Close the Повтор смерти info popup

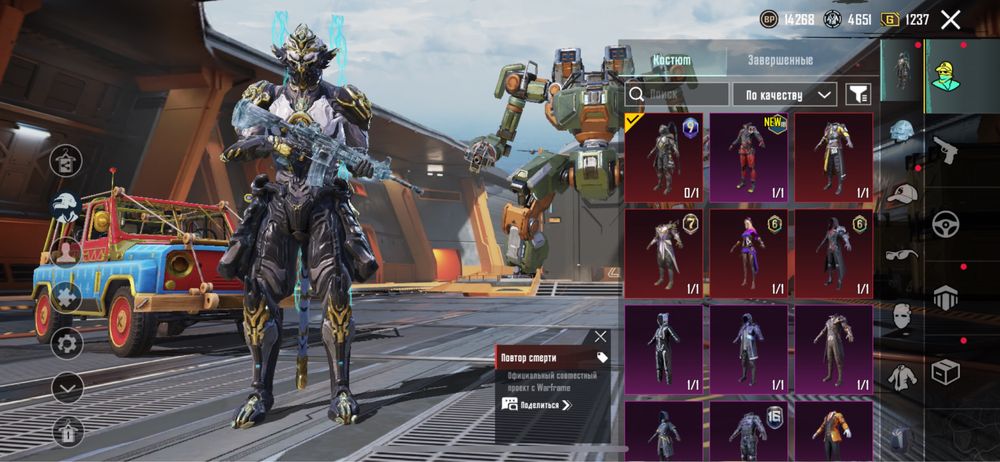point(600,337)
